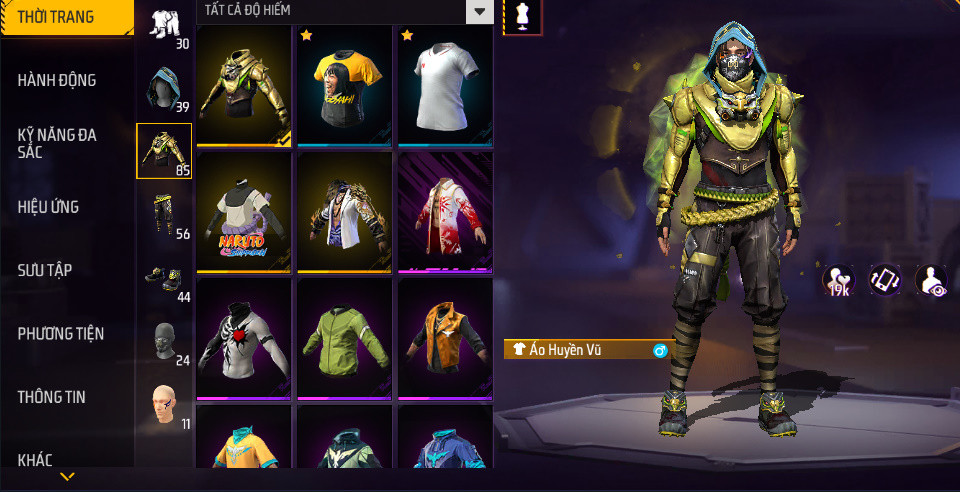Pick the black mask category with 24 items
960x492 pixels.
[x=164, y=341]
